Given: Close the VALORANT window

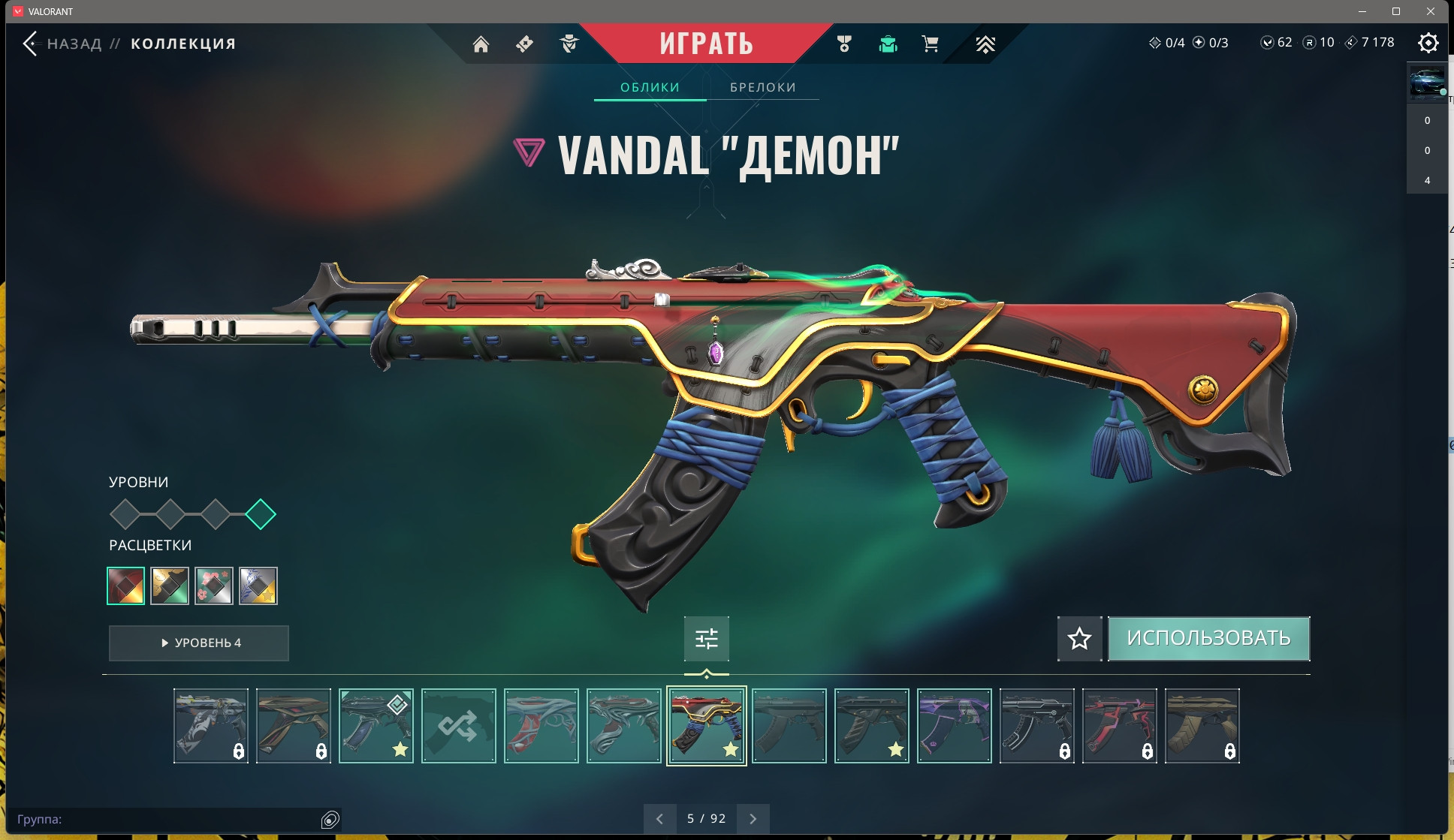Looking at the screenshot, I should click(1431, 11).
